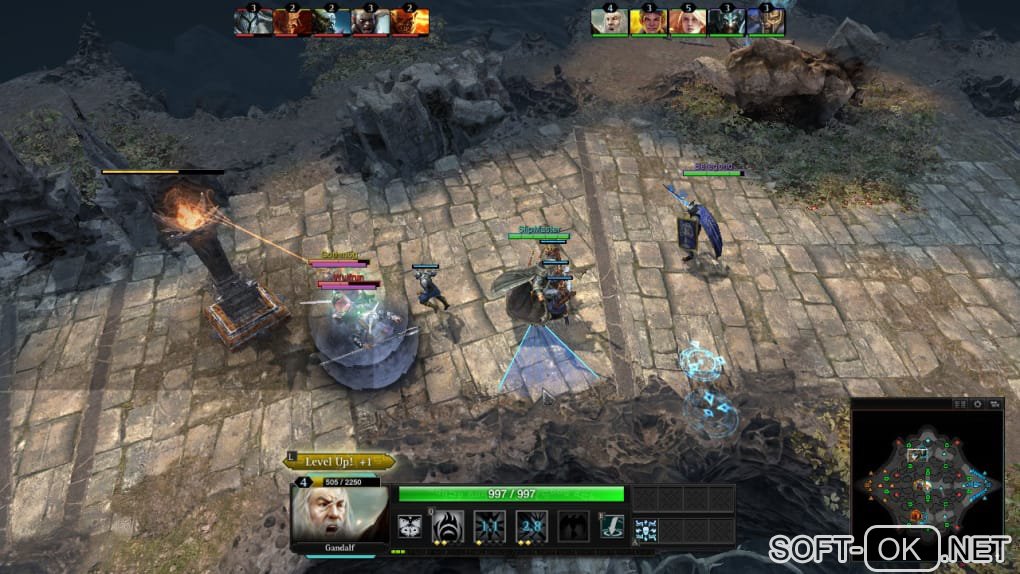The height and width of the screenshot is (574, 1020).
Task: Select the fiery last red-team enemy portrait
Action: tap(410, 21)
